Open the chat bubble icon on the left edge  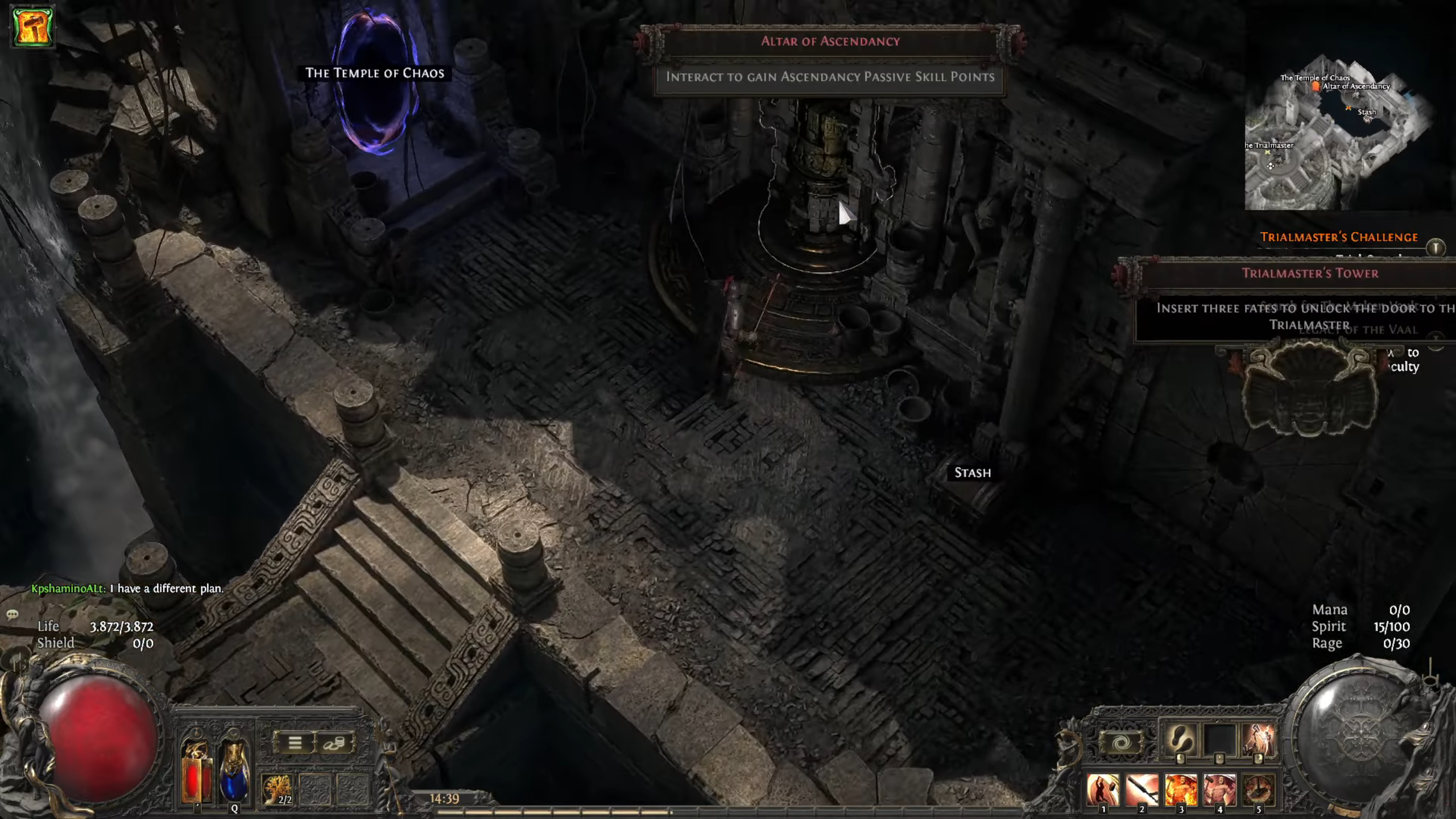(x=11, y=615)
